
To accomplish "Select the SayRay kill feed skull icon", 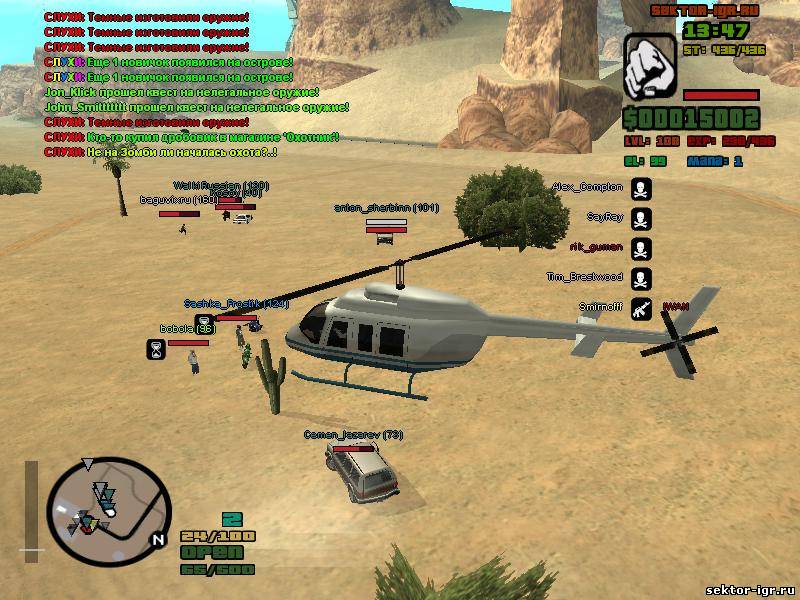I will pyautogui.click(x=641, y=219).
